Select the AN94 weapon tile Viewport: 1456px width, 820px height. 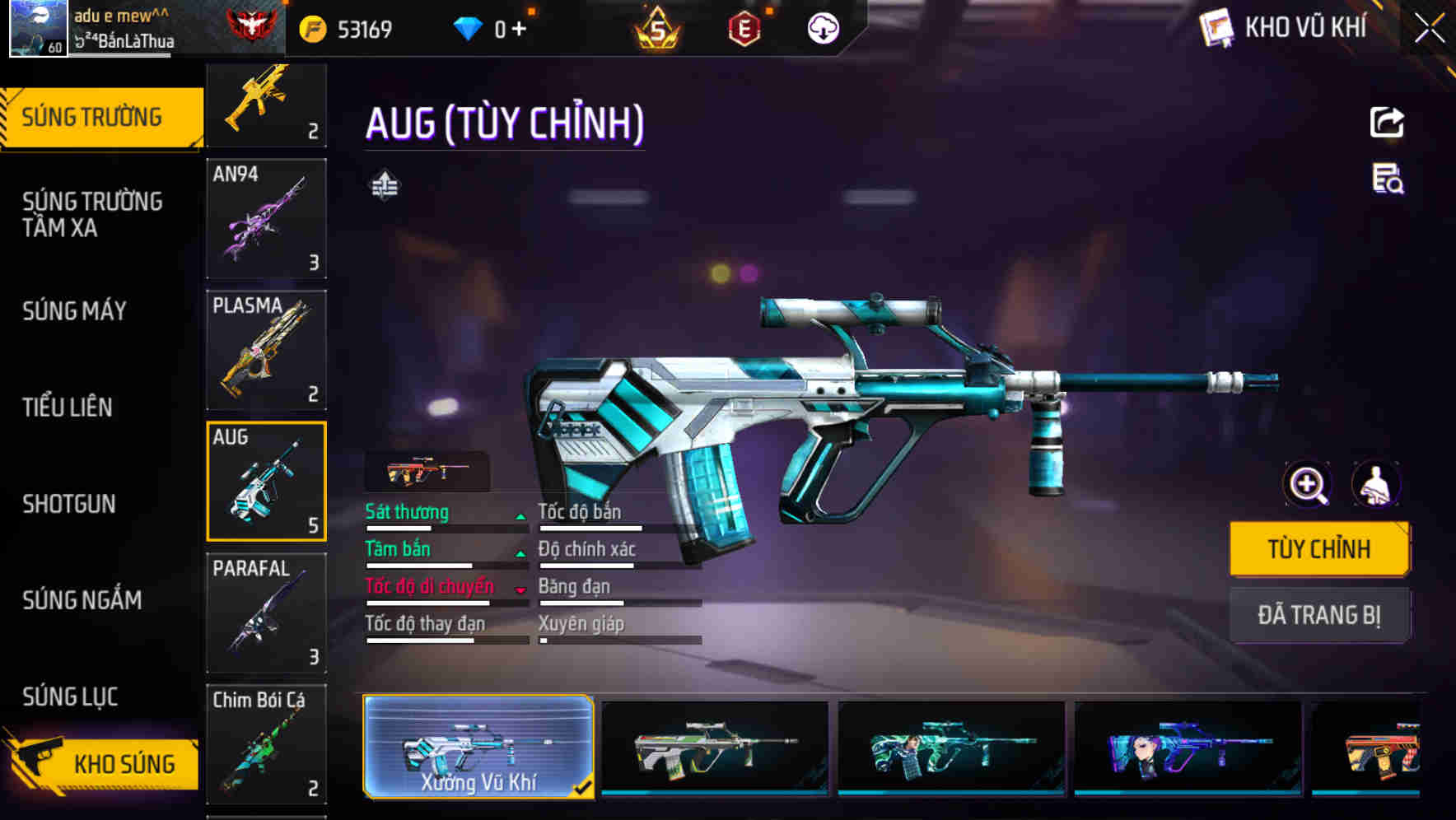266,219
